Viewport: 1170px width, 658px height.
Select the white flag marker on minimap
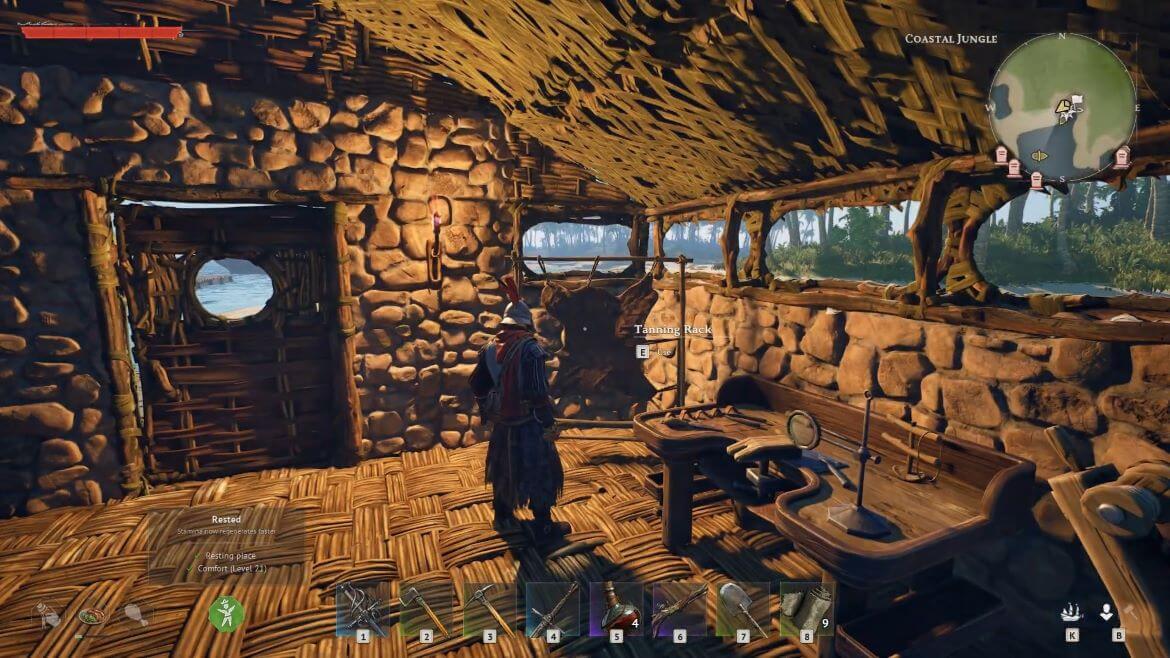[1076, 101]
